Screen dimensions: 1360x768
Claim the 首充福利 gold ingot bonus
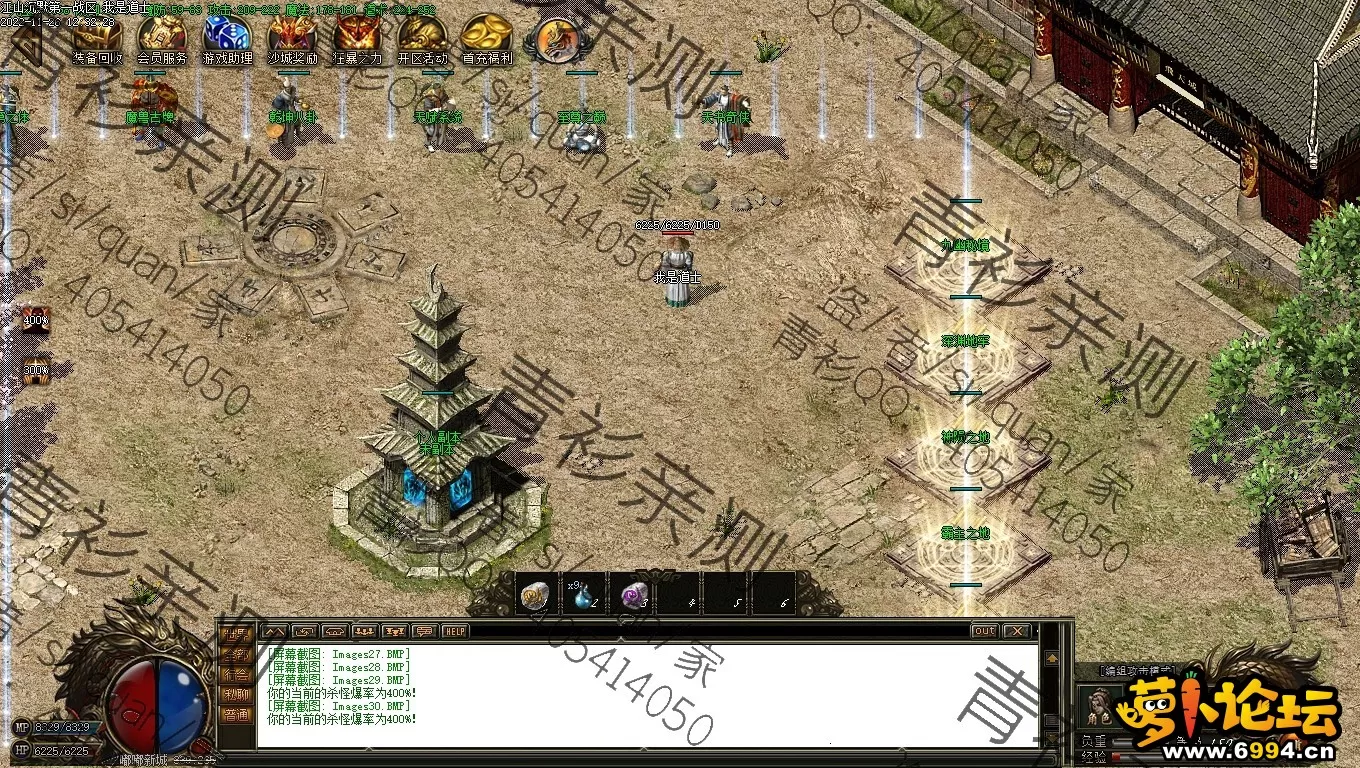[487, 38]
